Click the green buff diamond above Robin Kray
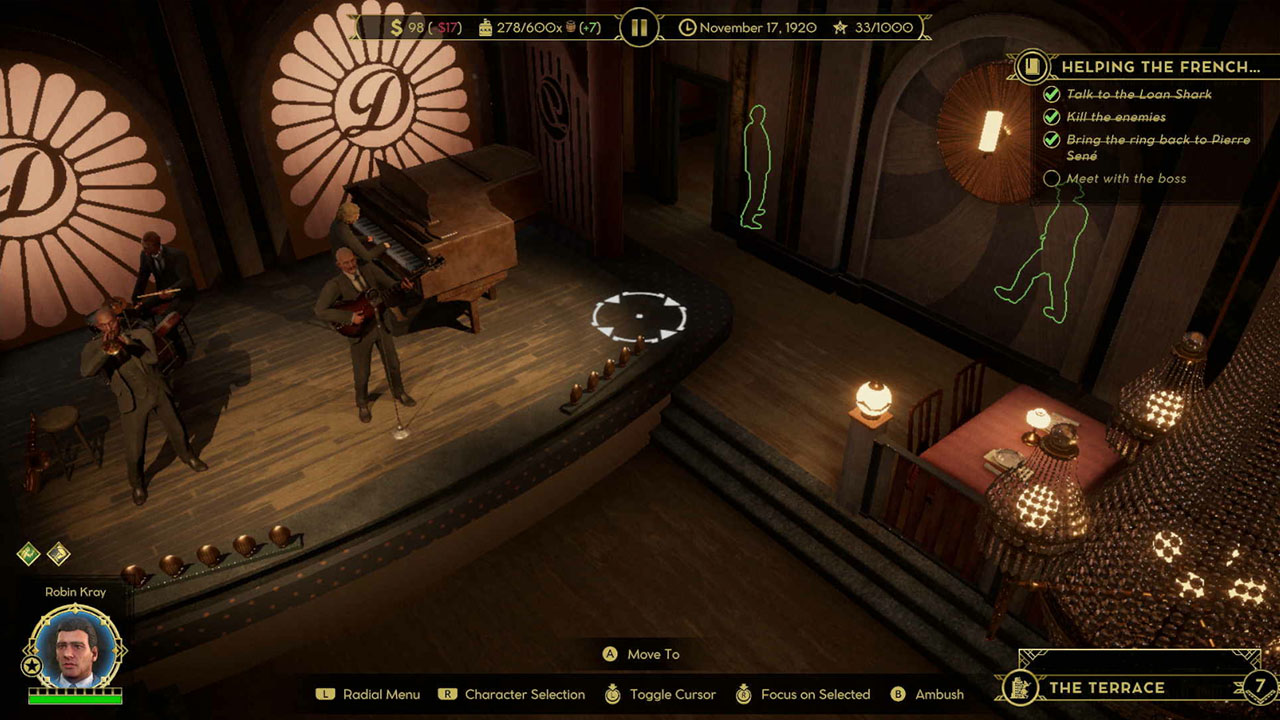Image resolution: width=1280 pixels, height=720 pixels. pos(30,555)
